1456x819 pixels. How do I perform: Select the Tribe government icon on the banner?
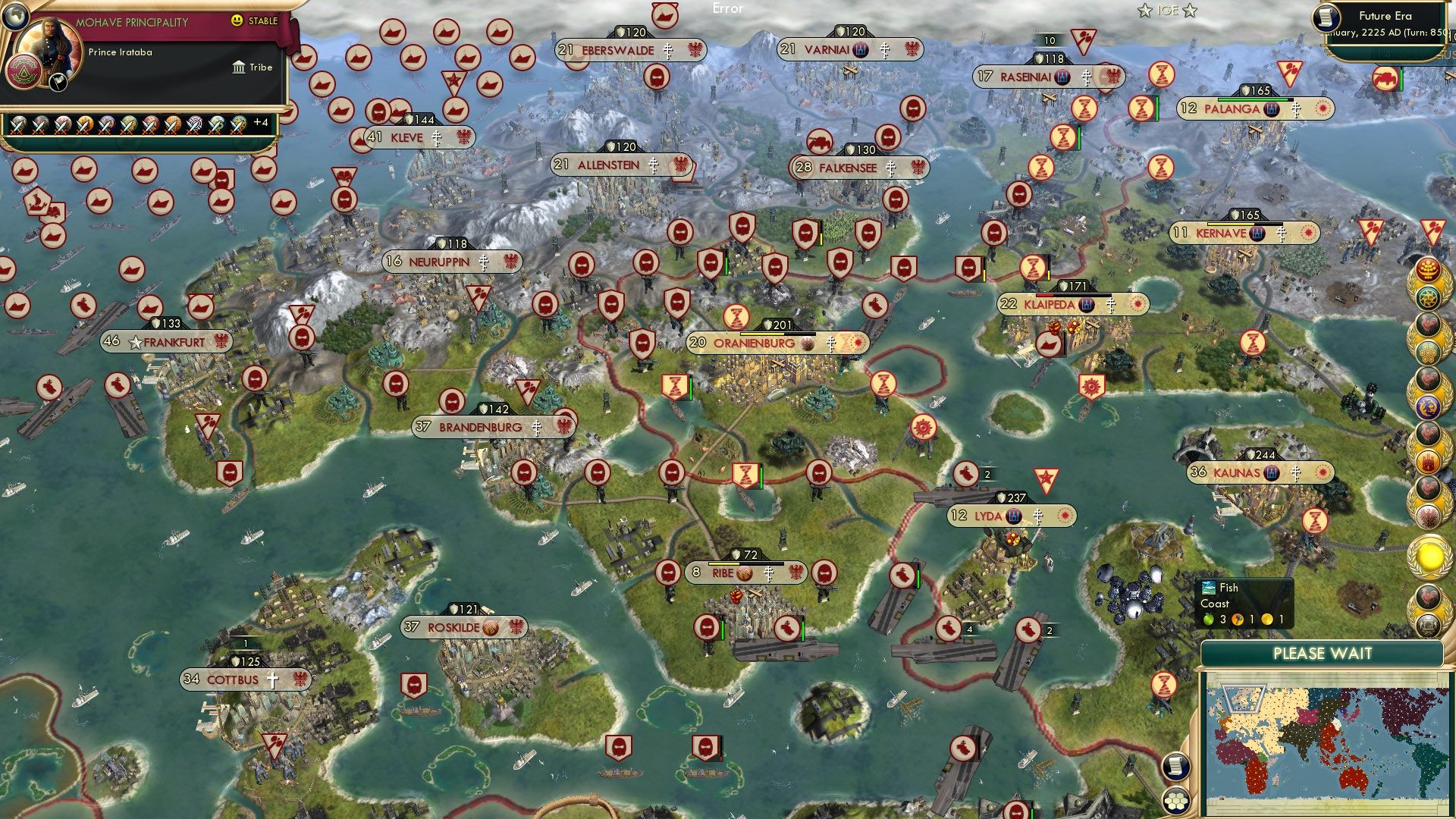coord(238,67)
